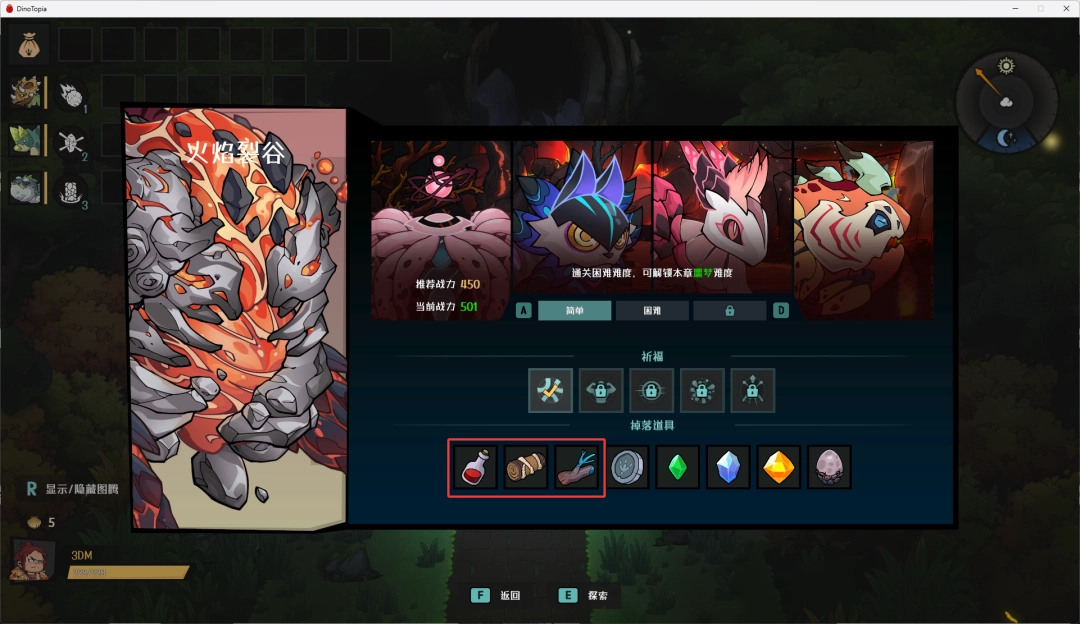
Task: Open the loot bag icon
Action: pyautogui.click(x=28, y=45)
